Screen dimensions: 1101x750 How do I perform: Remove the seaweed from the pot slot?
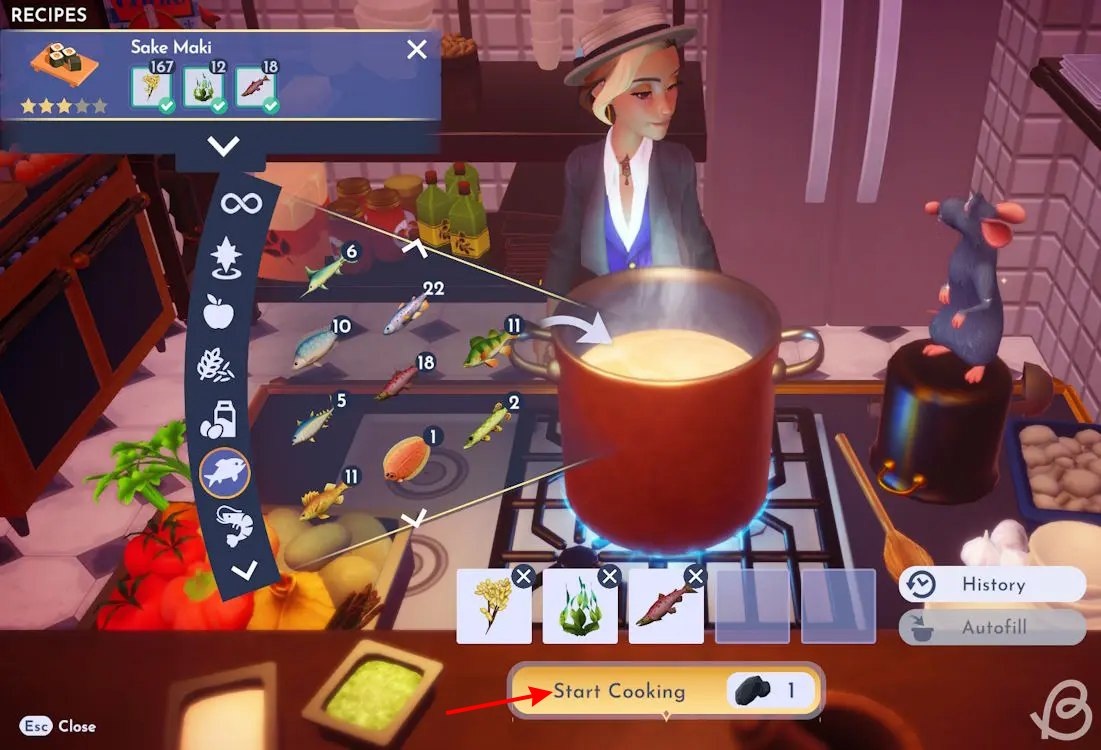coord(608,576)
